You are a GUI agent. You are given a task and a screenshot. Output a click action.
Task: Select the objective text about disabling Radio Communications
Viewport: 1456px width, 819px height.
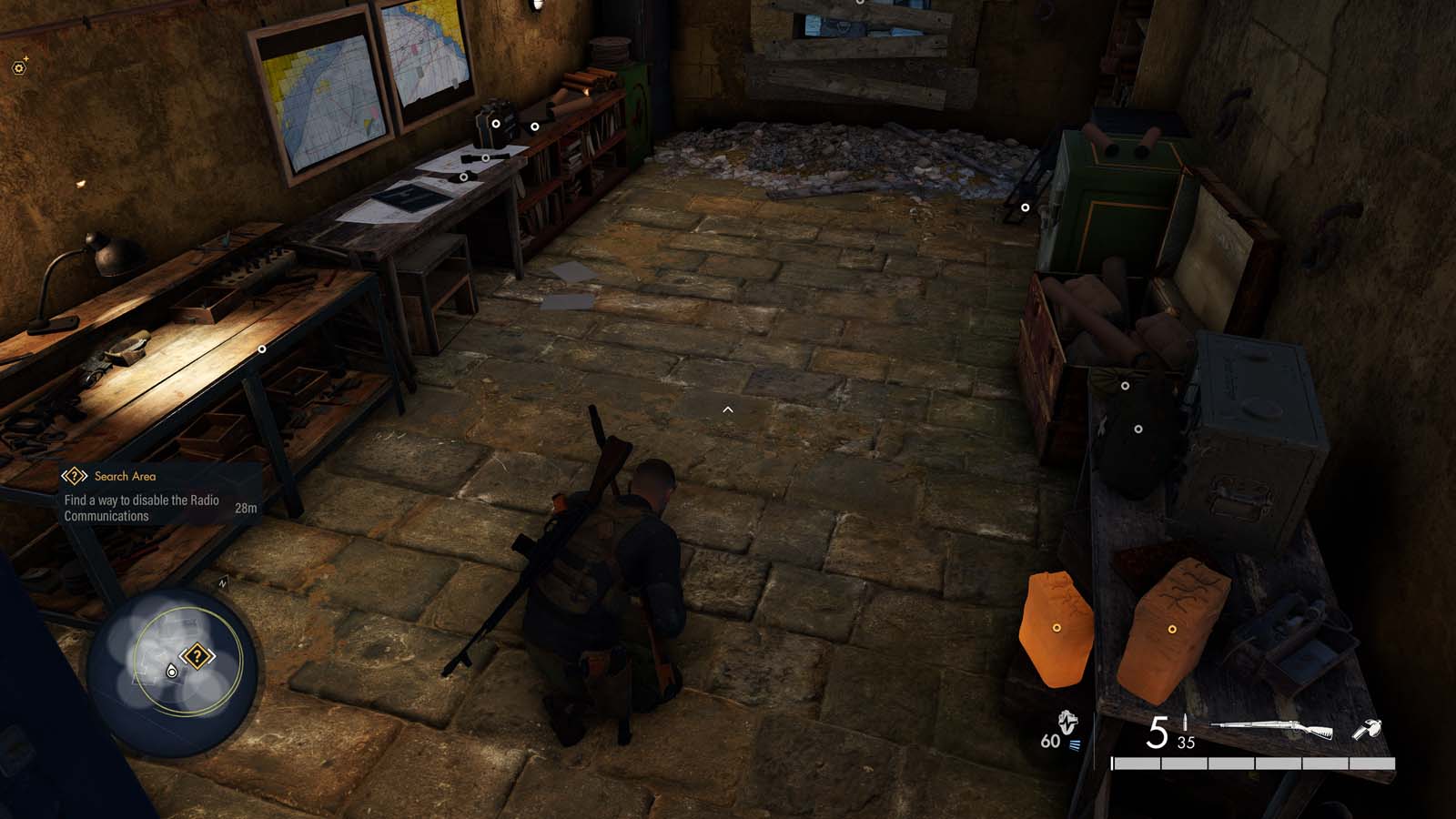141,505
